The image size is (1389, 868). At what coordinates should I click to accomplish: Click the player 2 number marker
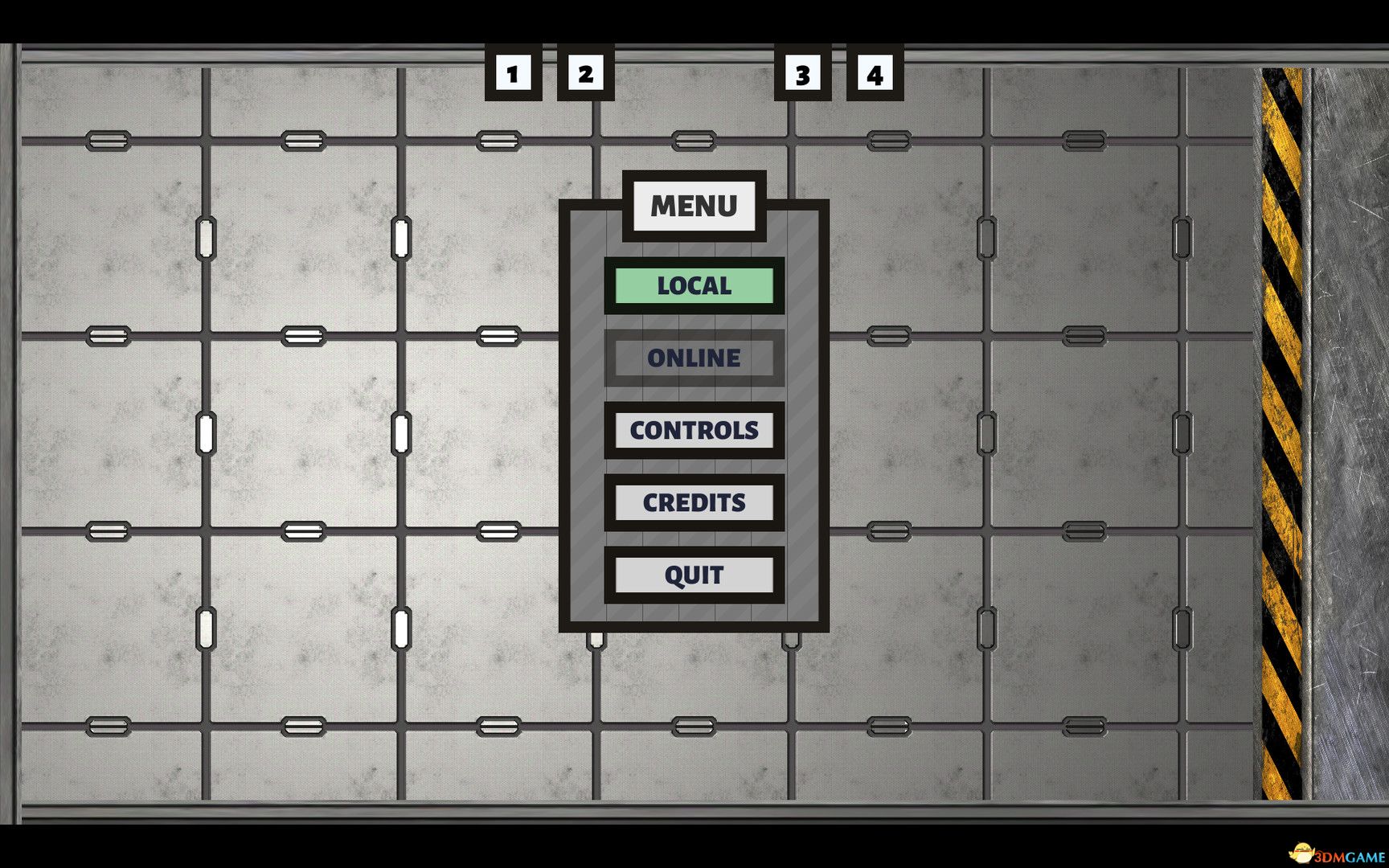coord(586,75)
